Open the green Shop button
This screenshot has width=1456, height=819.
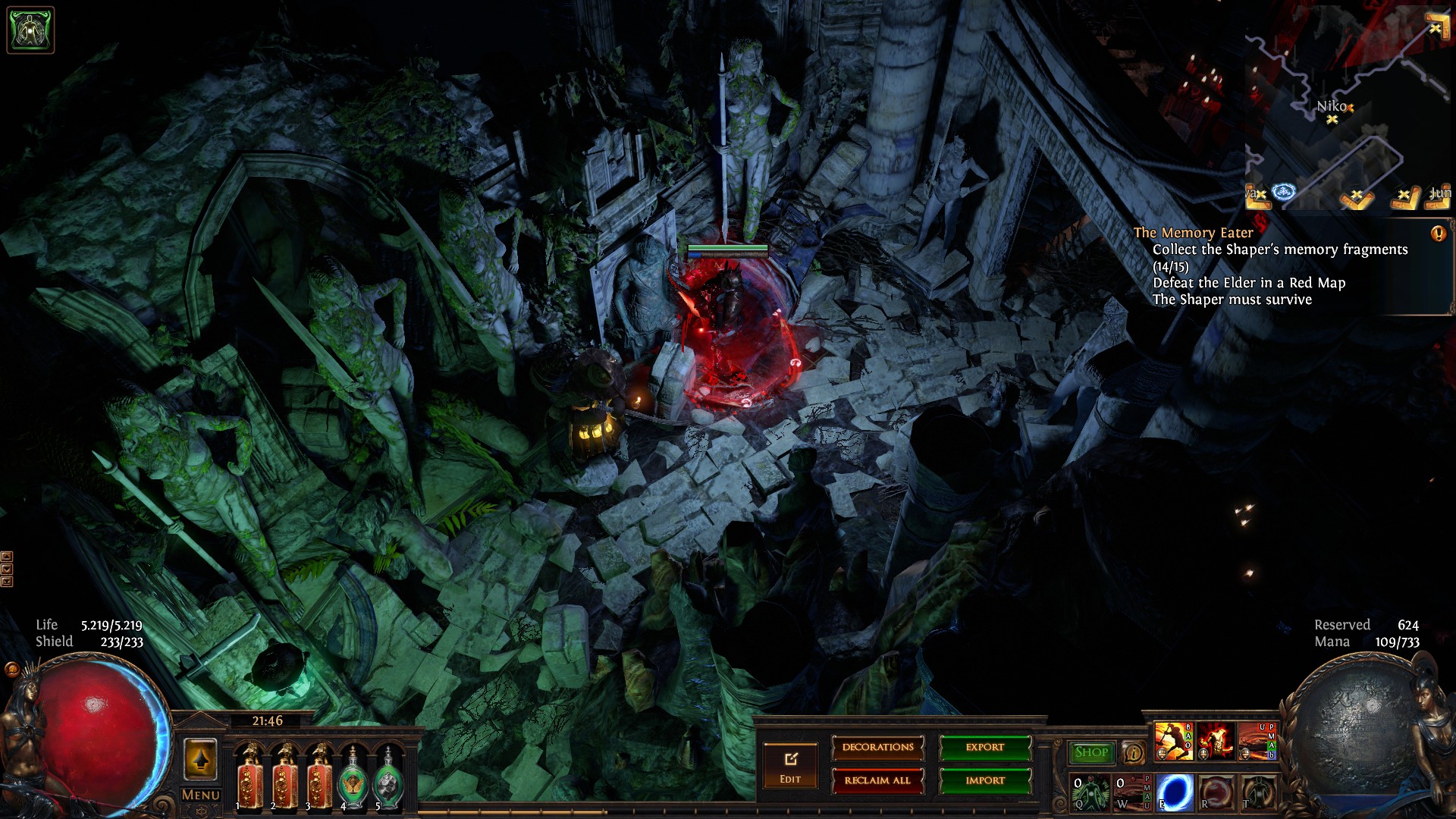tap(1091, 752)
